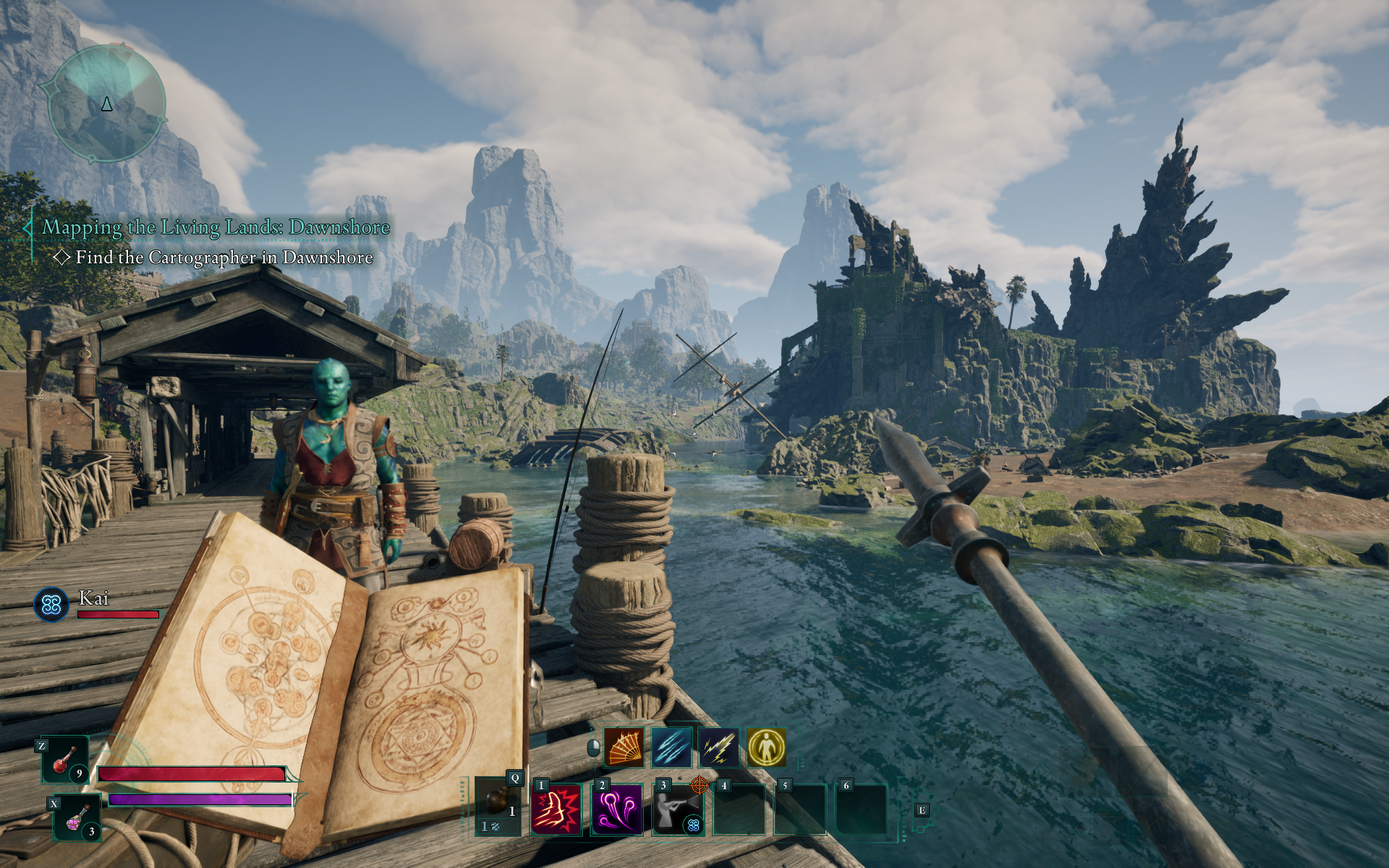Cast the blue ice shards spell
This screenshot has height=868, width=1389.
point(671,747)
